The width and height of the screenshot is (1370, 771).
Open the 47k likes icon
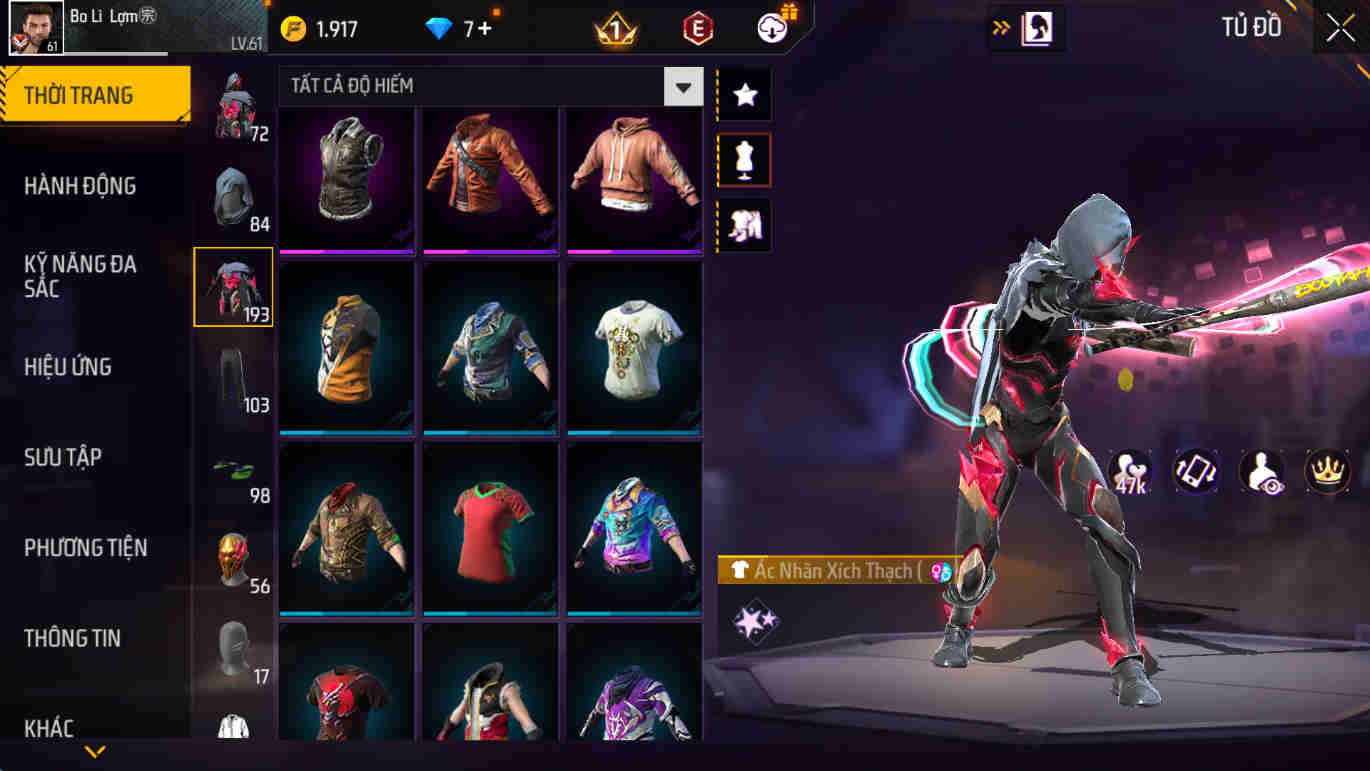(x=1128, y=473)
